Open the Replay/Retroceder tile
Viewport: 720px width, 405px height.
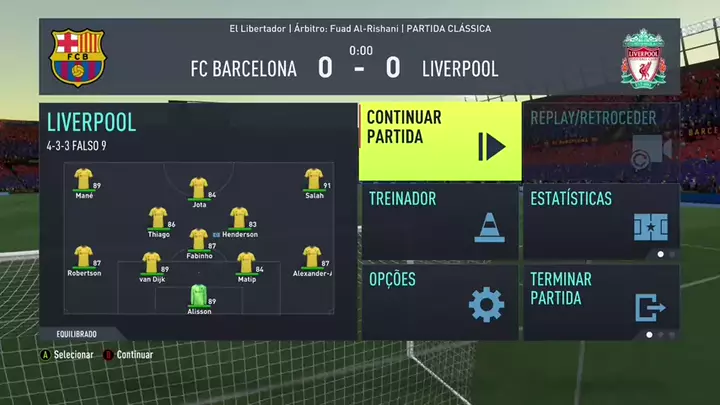click(600, 141)
